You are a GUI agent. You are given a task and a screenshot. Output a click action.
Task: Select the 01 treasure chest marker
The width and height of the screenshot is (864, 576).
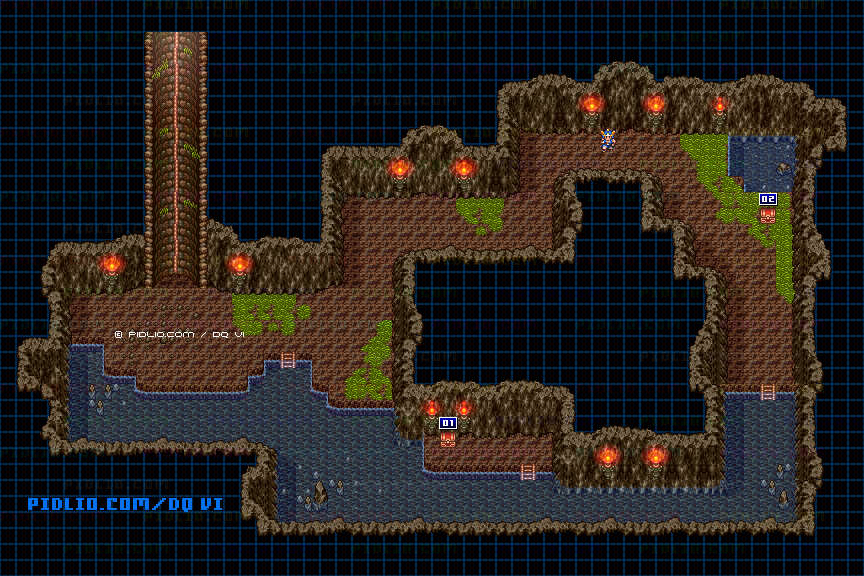(448, 424)
